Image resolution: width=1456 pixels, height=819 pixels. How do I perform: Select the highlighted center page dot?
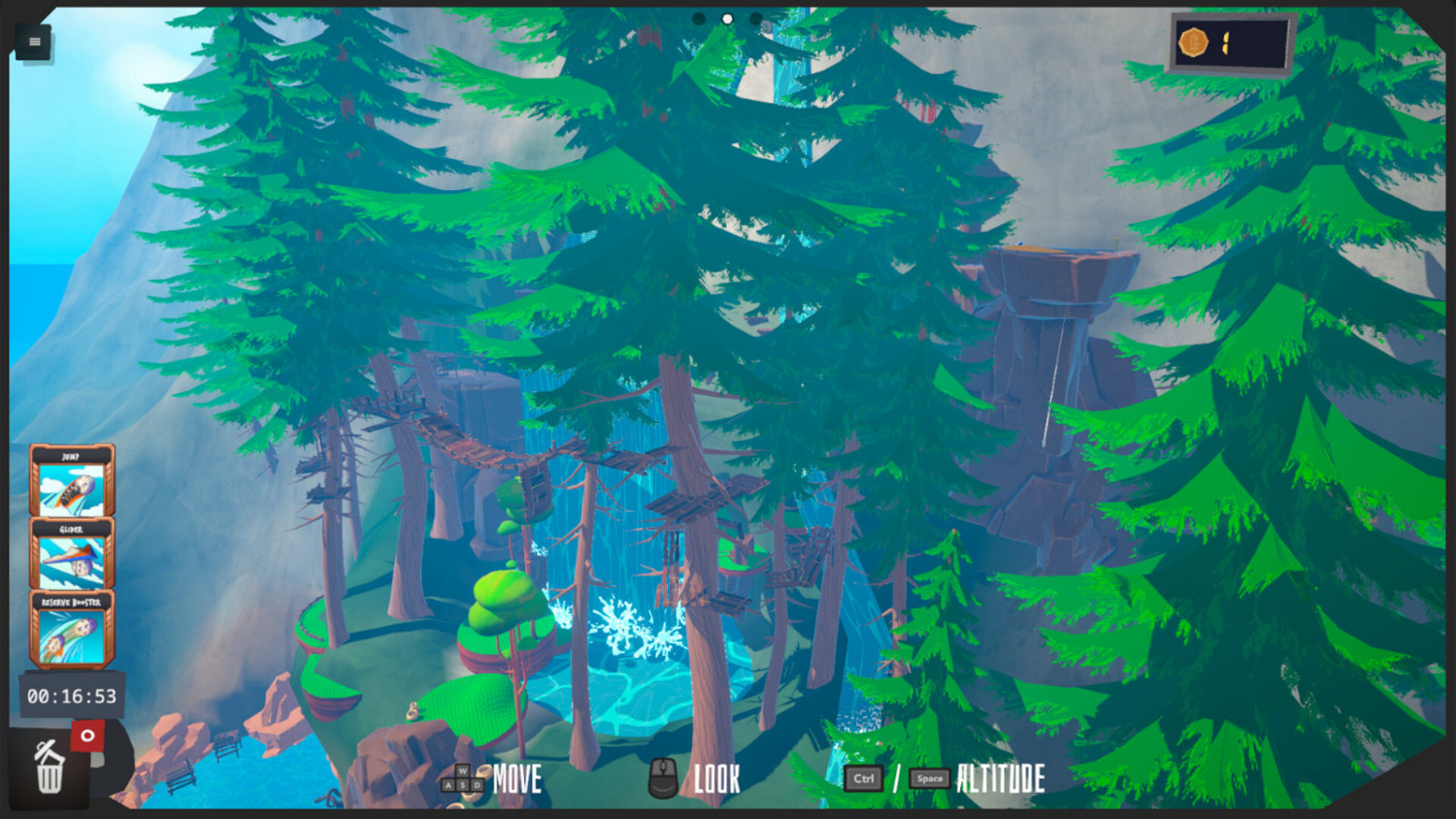727,18
